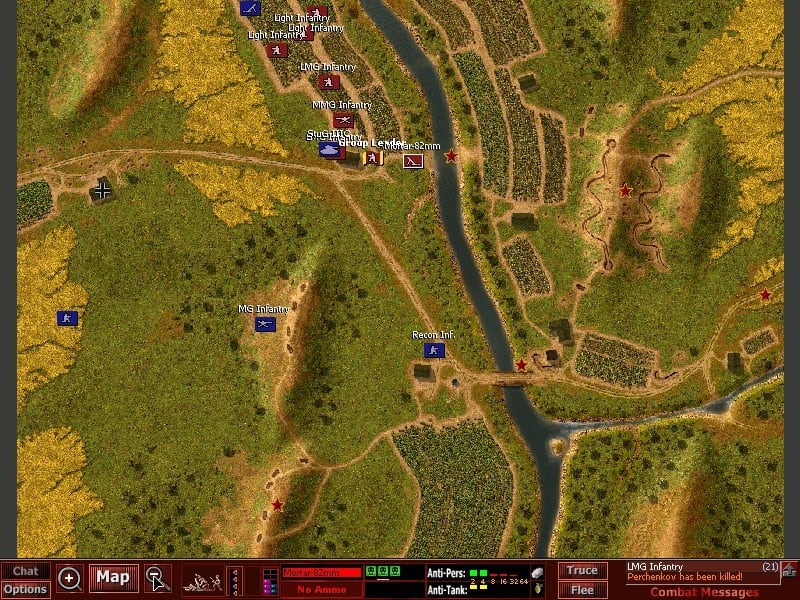Open the Options menu

click(25, 589)
